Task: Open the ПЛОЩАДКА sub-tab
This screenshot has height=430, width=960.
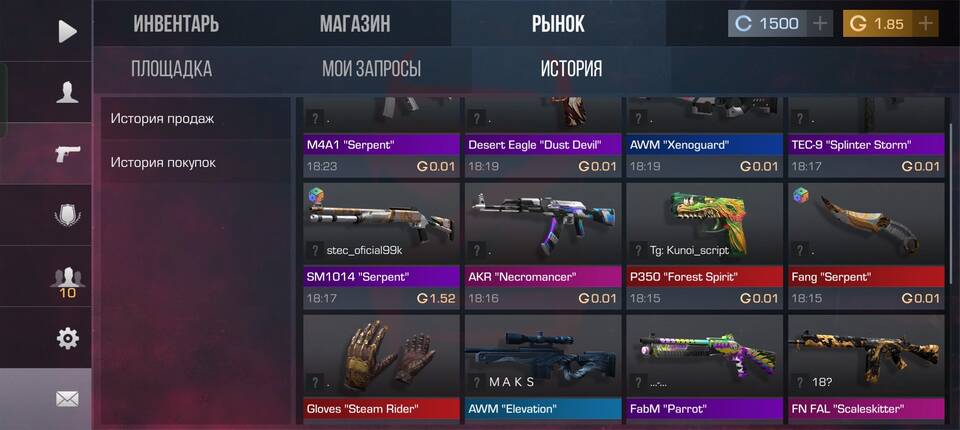Action: tap(171, 69)
